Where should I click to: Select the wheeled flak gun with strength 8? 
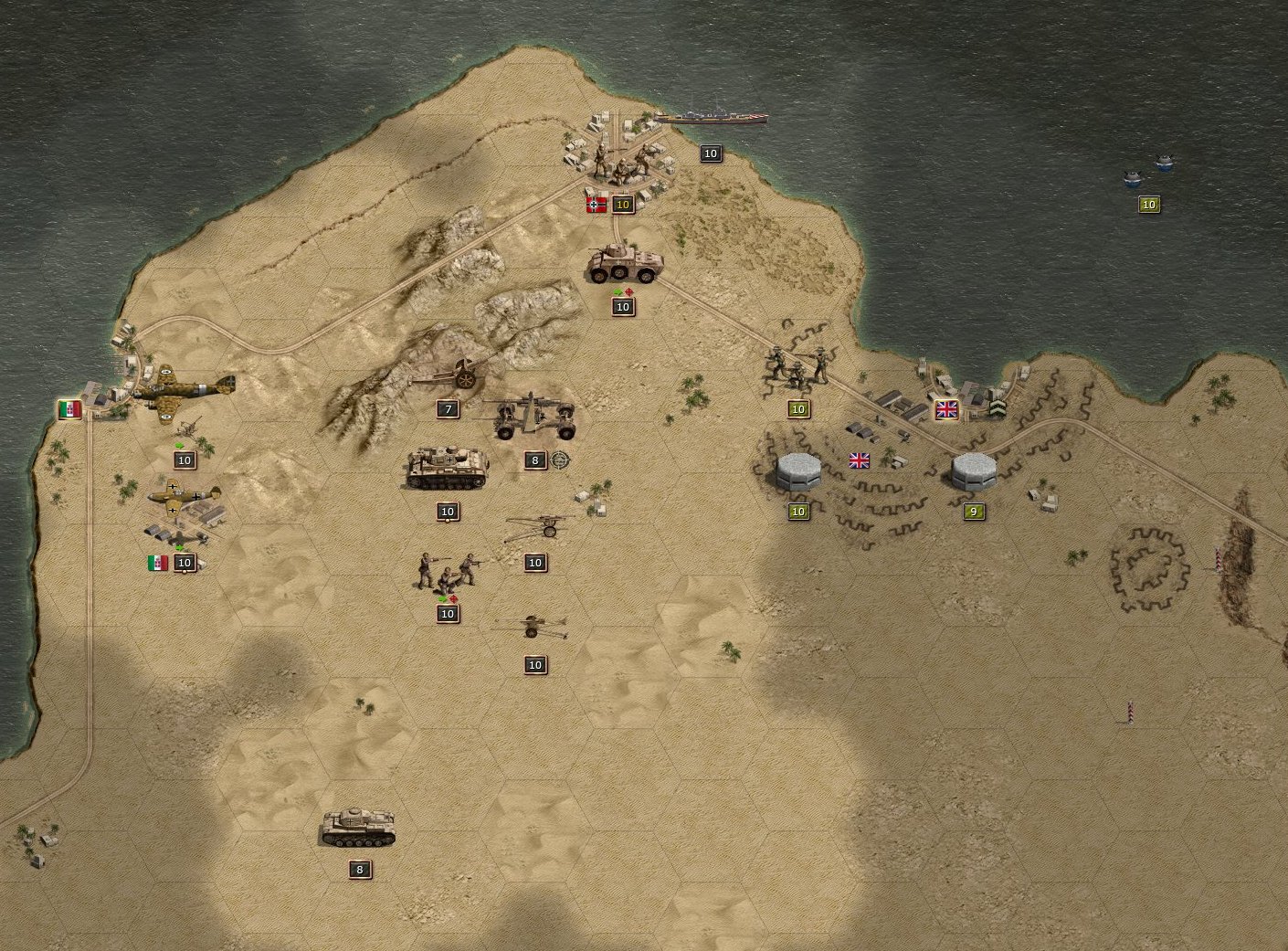coord(535,416)
